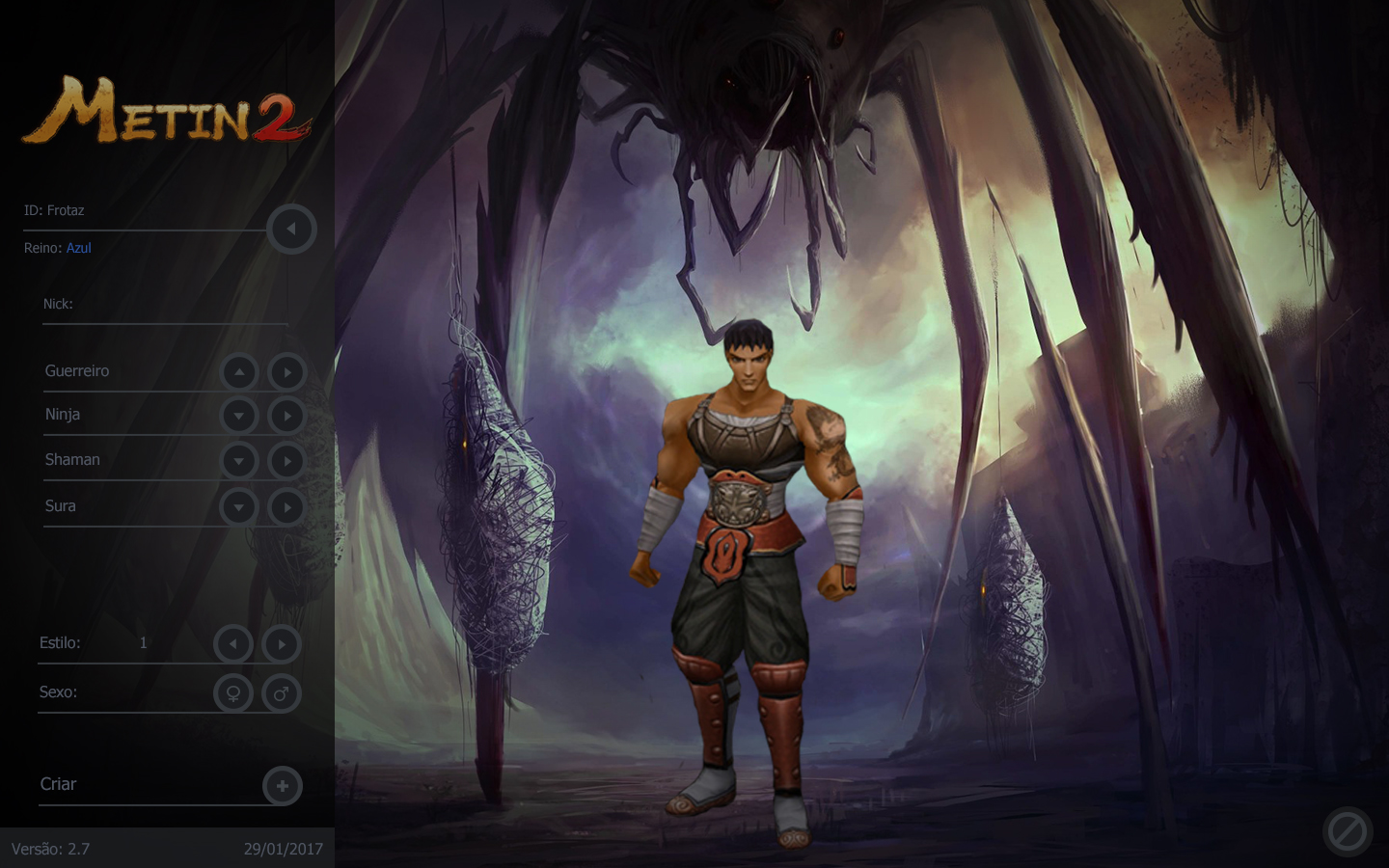Choose the female symbol for Sexo
Screen dimensions: 1389x868
(233, 693)
